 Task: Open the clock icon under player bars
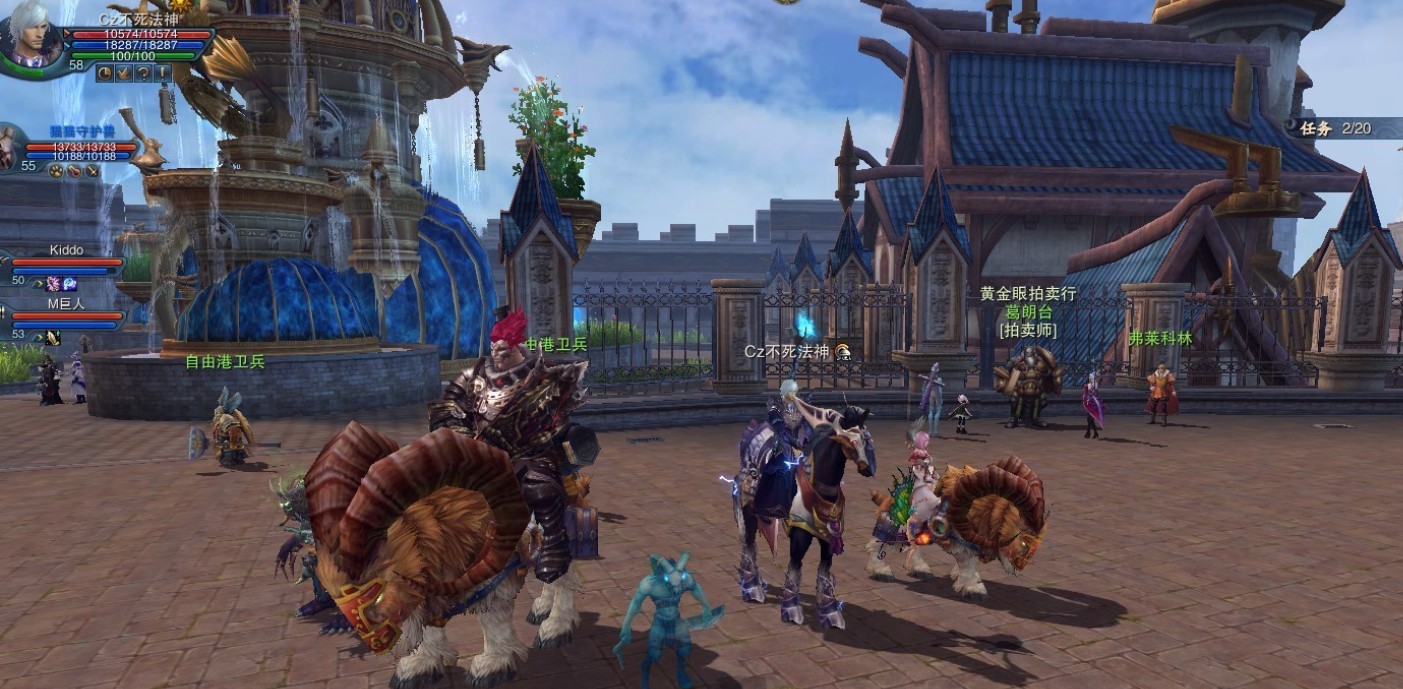coord(104,73)
